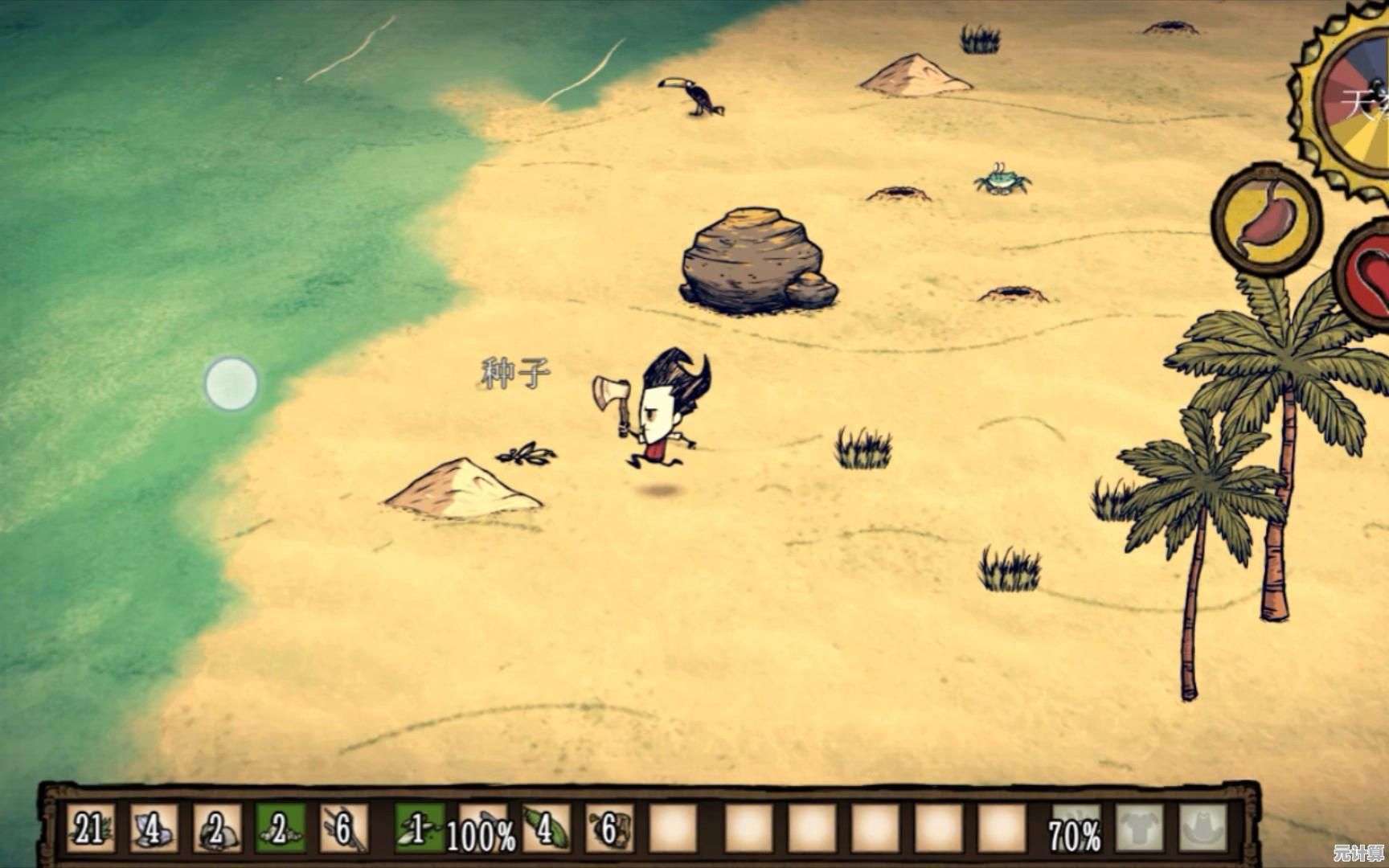
Task: Click the hand equipment slot showing 70%
Action: (x=1076, y=829)
